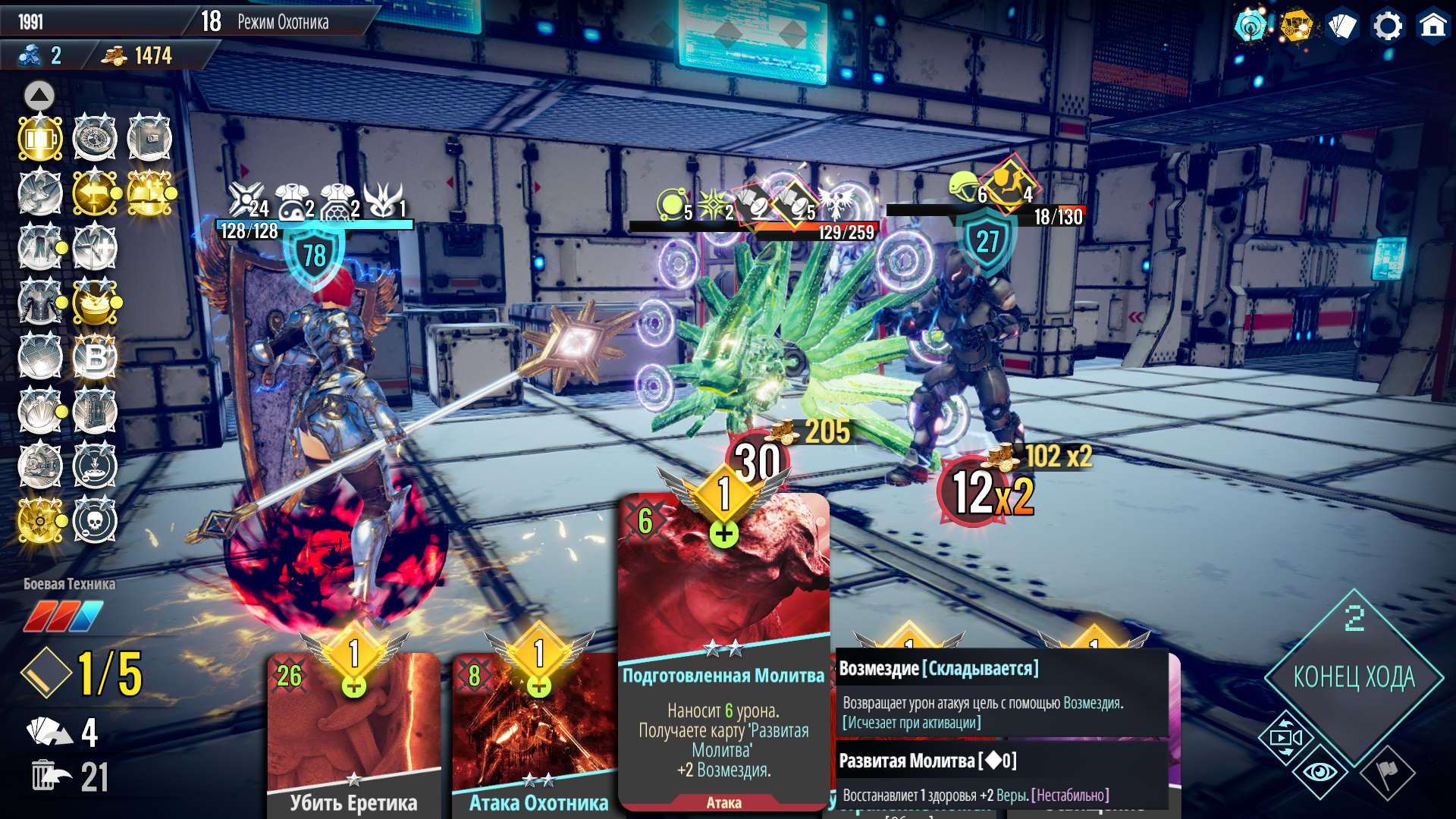Toggle the eye visibility button
Screen dimensions: 1456x819
[x=1320, y=772]
